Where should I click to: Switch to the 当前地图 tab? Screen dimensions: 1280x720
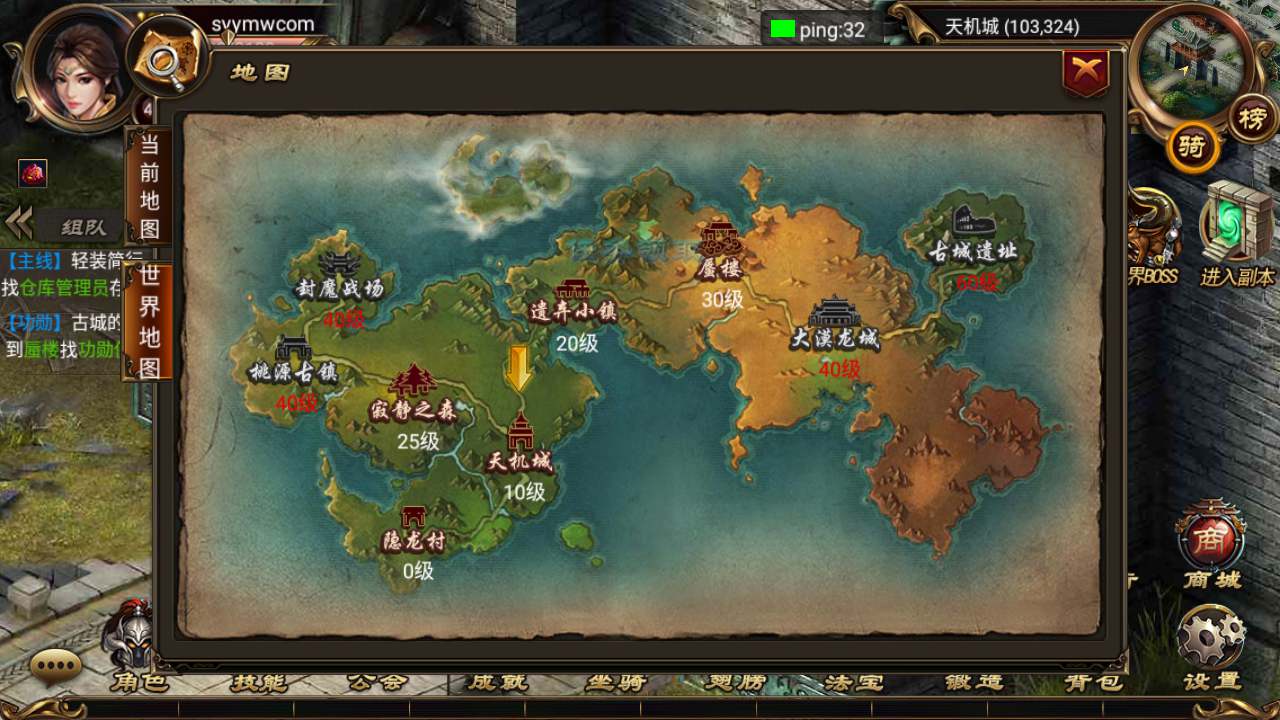pos(149,187)
